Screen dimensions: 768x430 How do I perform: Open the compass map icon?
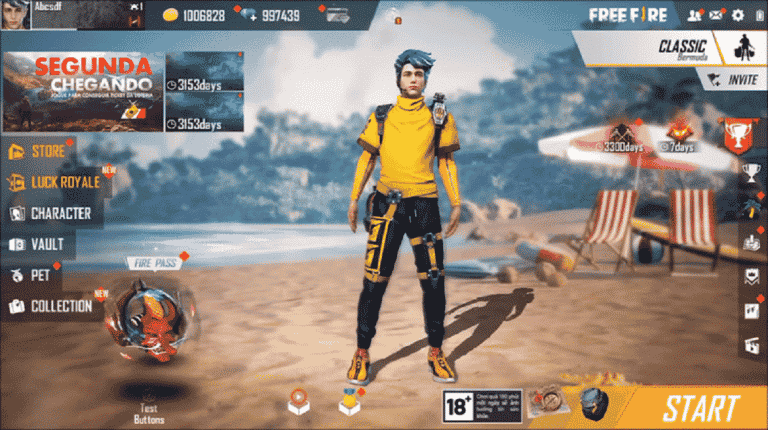tap(546, 402)
